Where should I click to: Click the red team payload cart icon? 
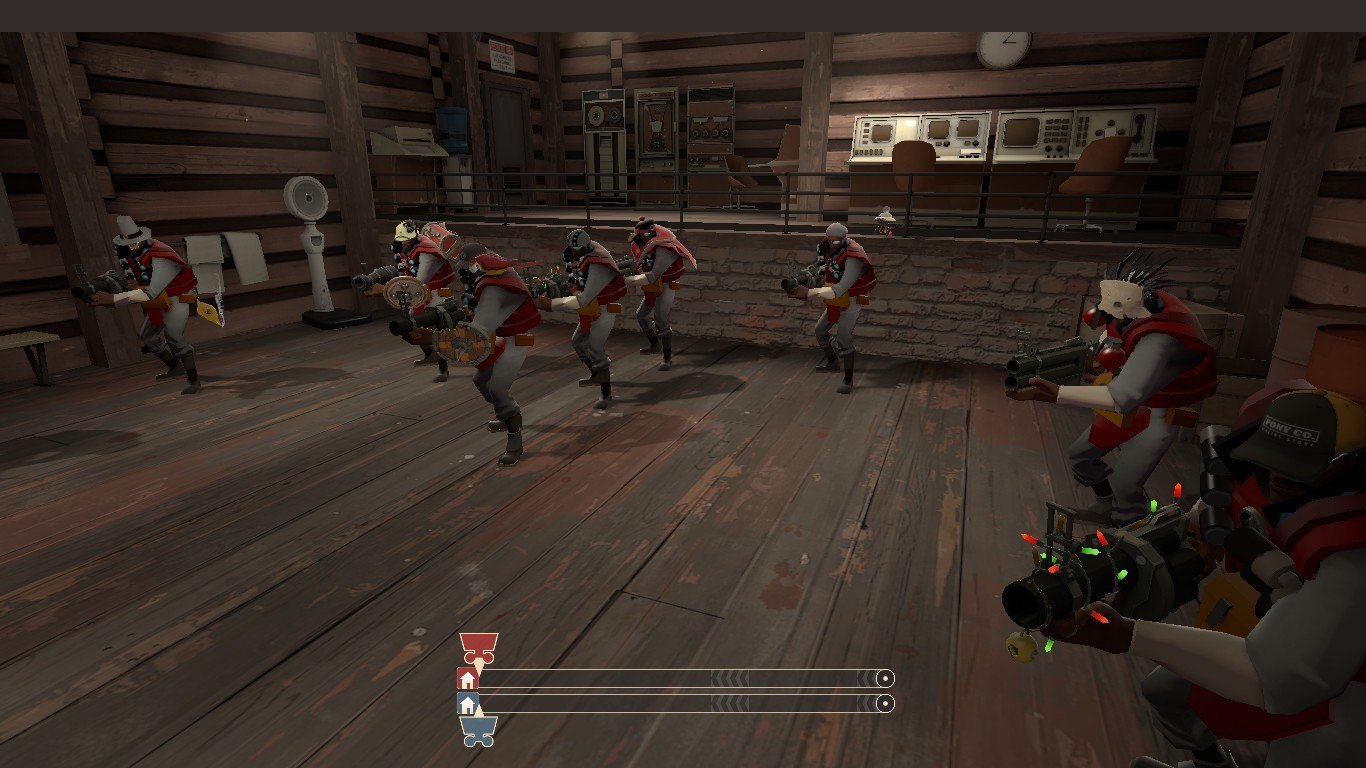[478, 647]
